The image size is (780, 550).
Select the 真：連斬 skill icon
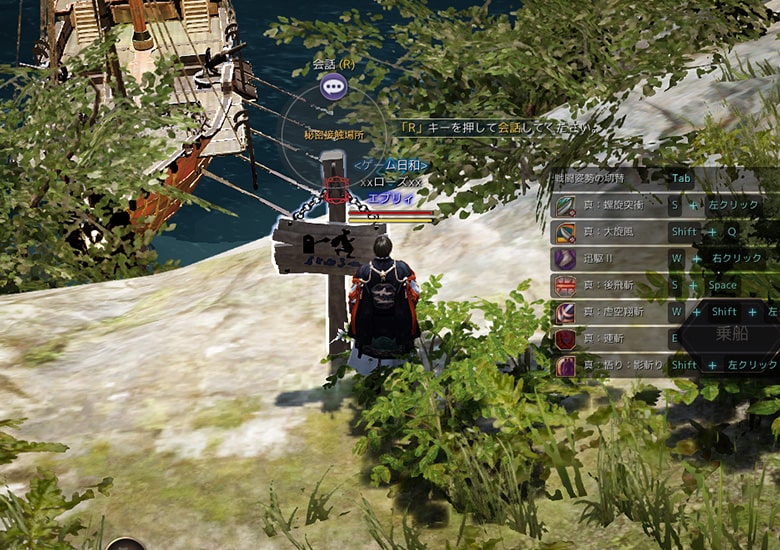(x=565, y=340)
